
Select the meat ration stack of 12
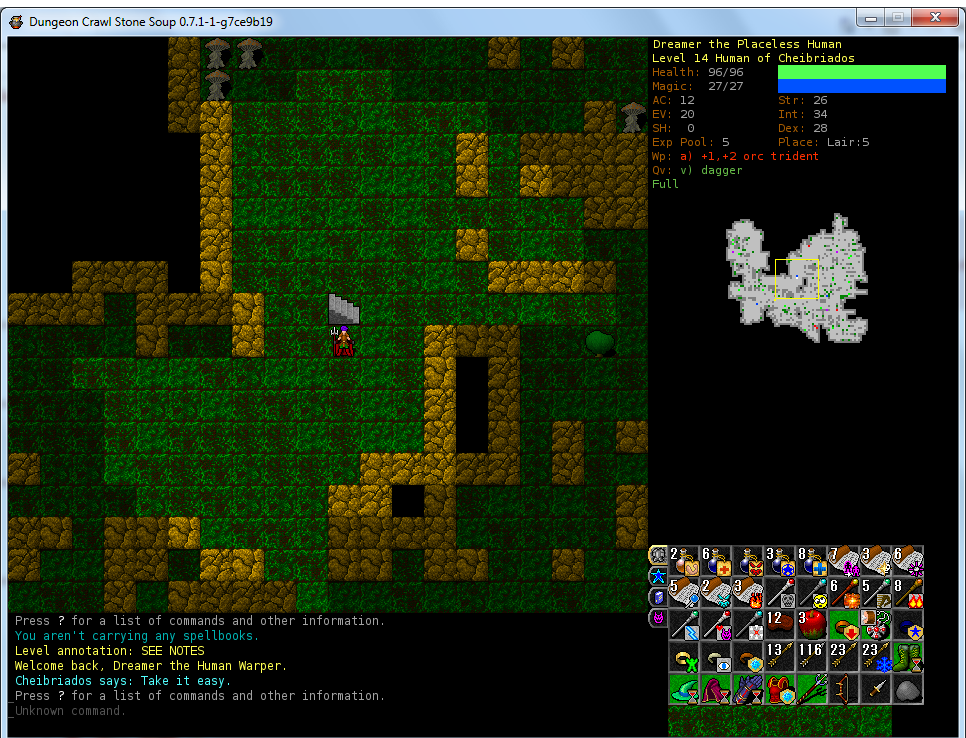(780, 625)
